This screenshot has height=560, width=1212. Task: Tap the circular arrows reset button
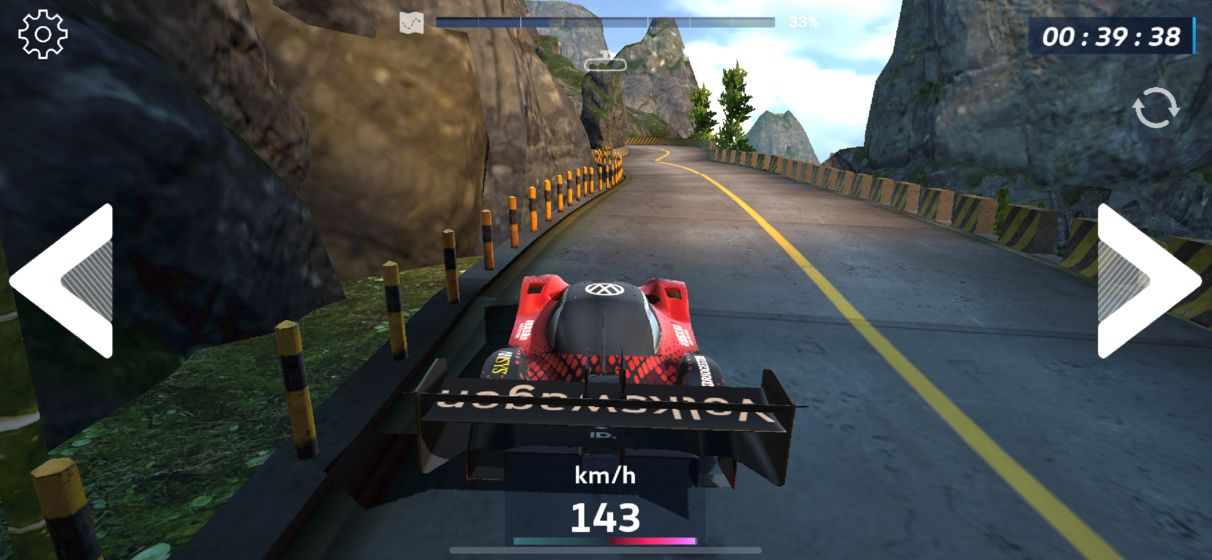[x=1156, y=107]
